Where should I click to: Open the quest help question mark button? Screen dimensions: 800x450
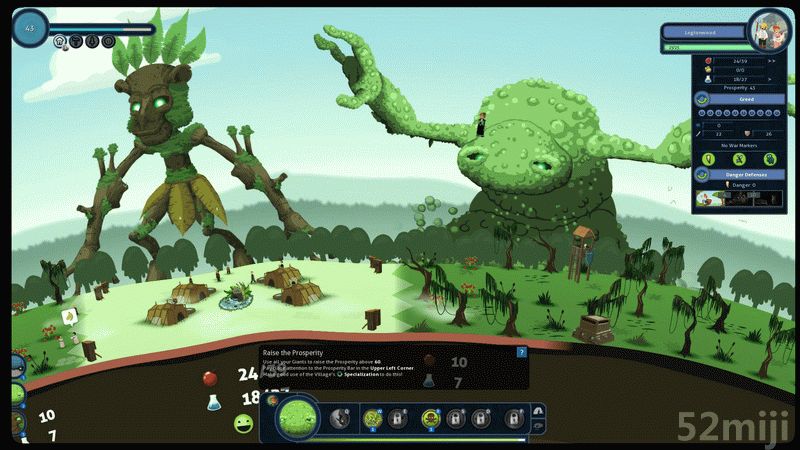coord(521,352)
